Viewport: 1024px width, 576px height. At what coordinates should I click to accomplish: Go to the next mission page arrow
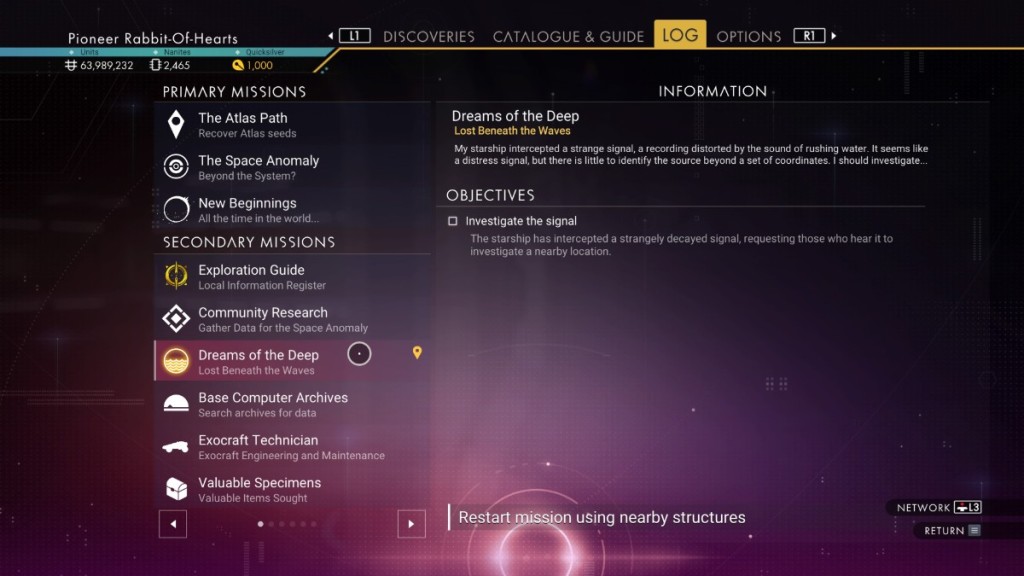point(411,523)
